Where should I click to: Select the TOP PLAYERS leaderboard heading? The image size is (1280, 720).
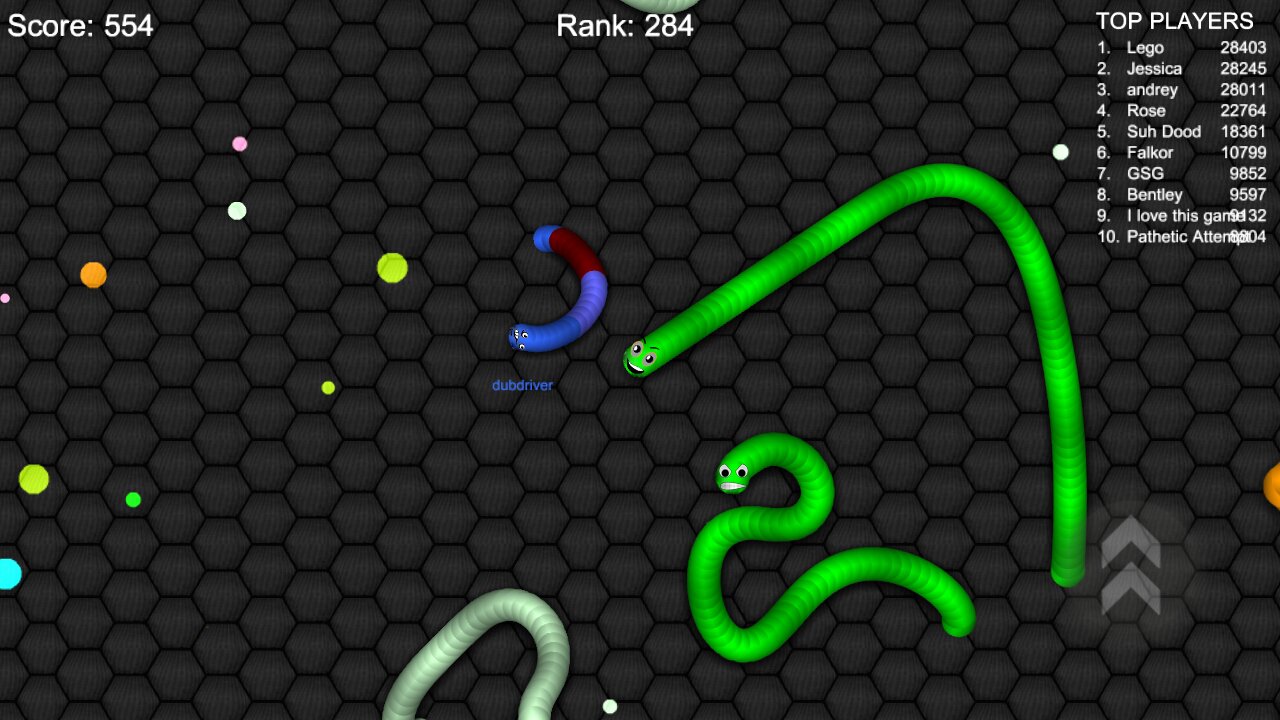pos(1175,20)
